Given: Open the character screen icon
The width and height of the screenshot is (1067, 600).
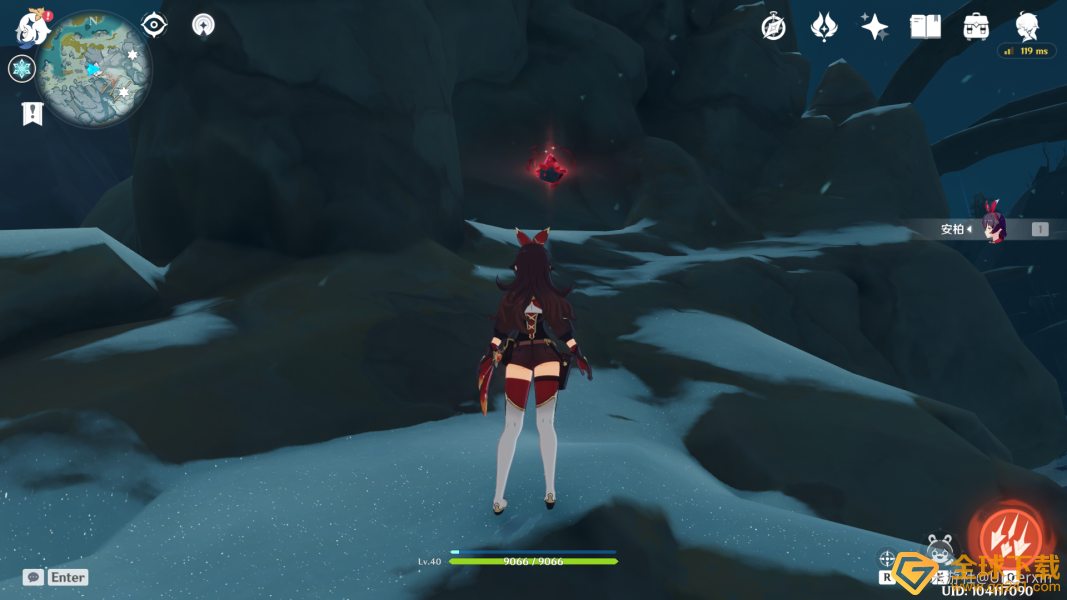Looking at the screenshot, I should [1027, 25].
